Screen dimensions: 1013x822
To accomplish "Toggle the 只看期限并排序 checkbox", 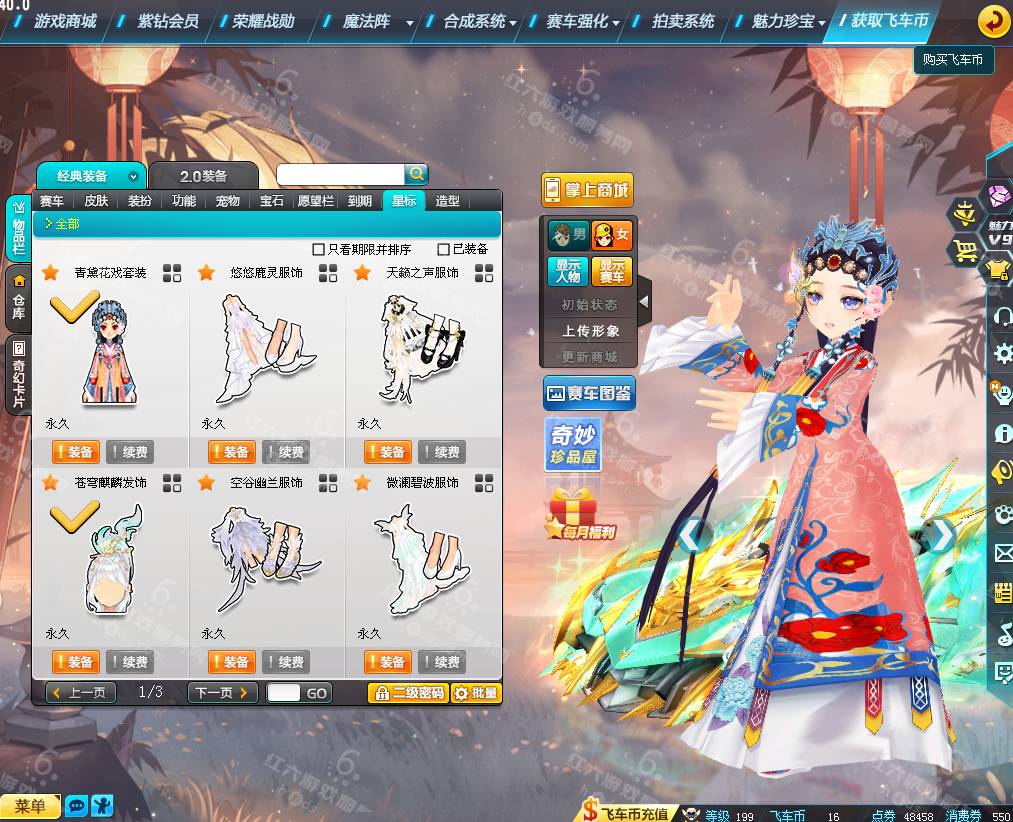I will 319,249.
